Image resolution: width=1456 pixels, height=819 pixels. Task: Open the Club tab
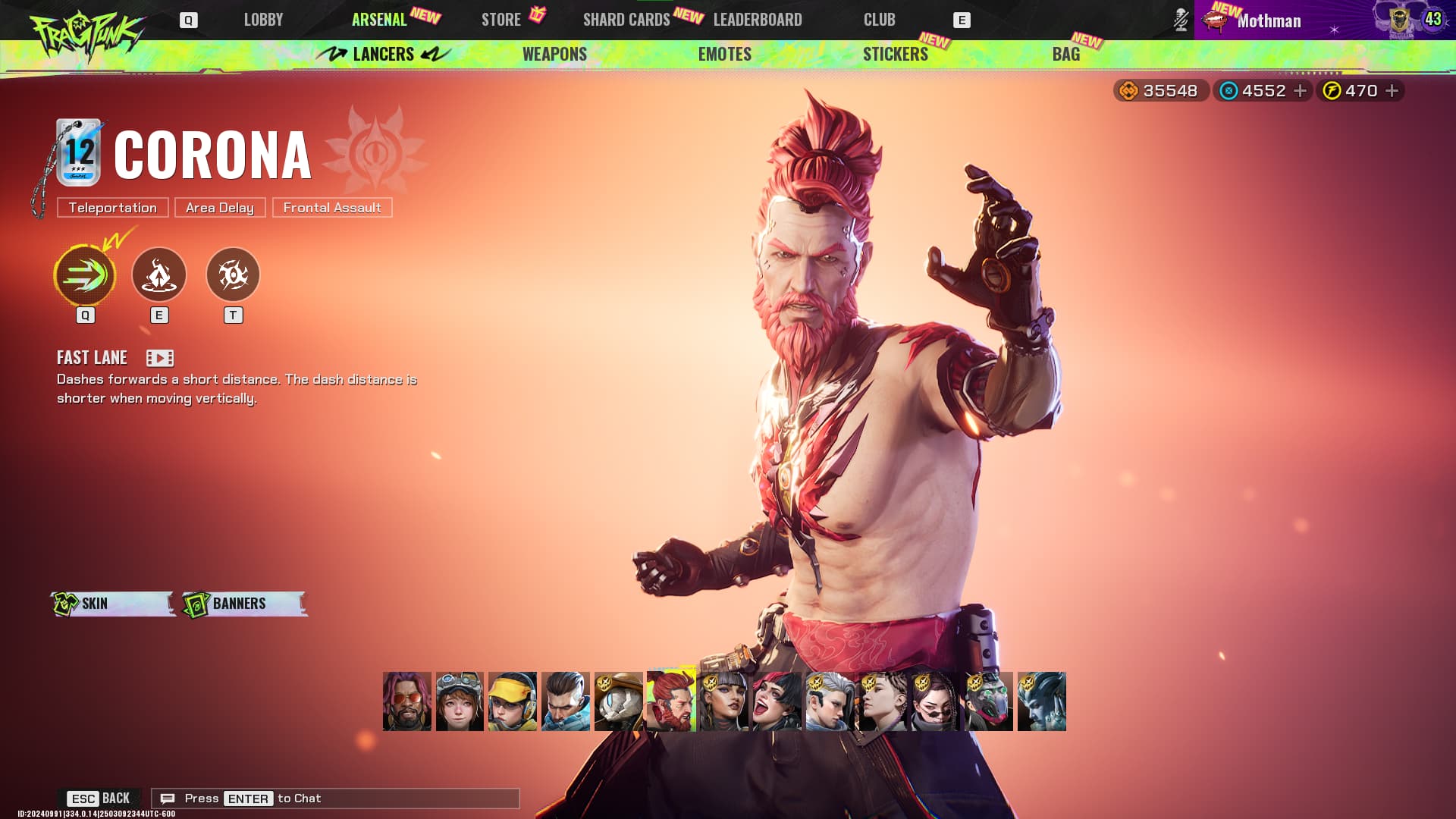(x=879, y=20)
